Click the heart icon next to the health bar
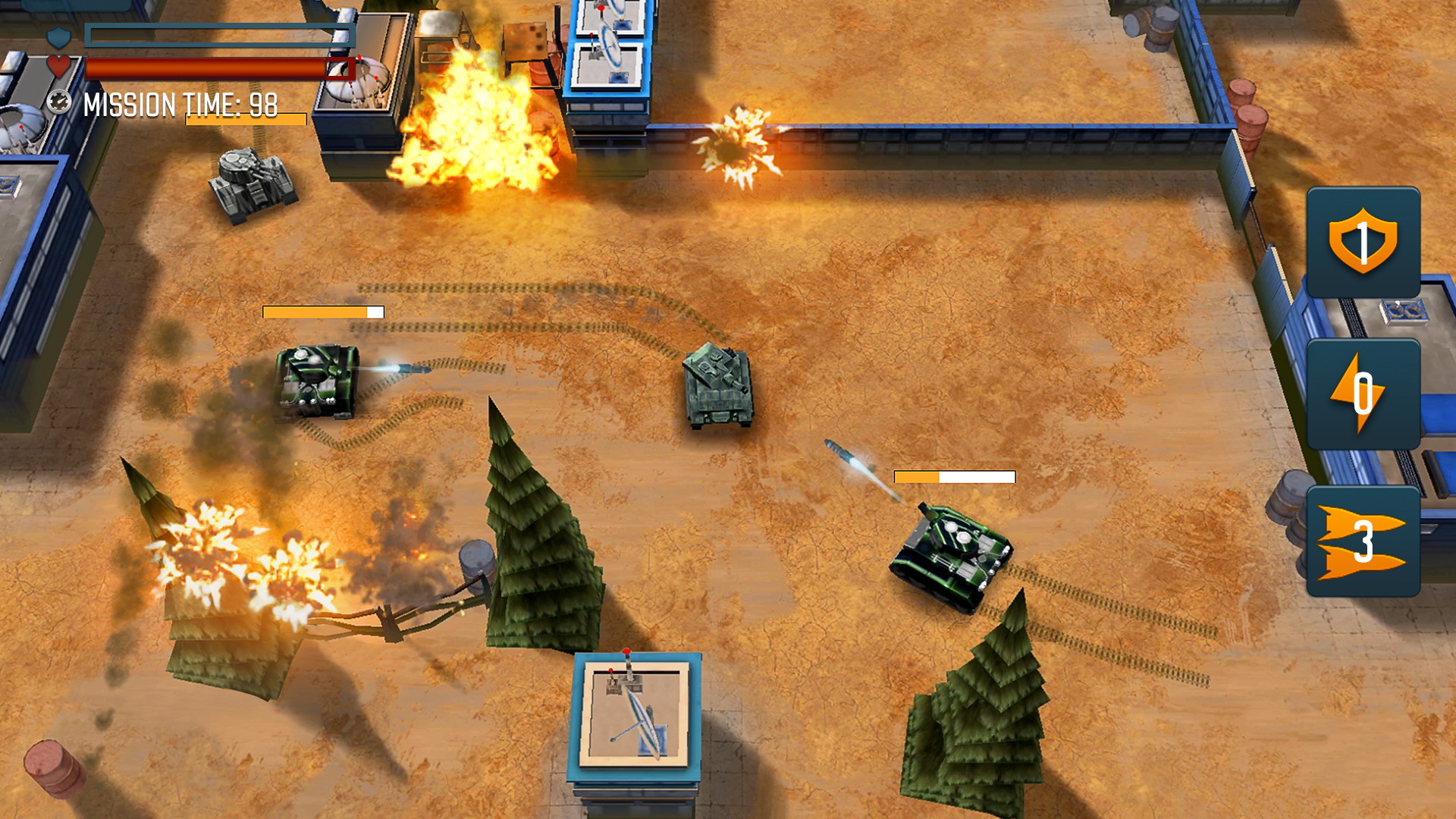This screenshot has width=1456, height=819. pos(59,67)
